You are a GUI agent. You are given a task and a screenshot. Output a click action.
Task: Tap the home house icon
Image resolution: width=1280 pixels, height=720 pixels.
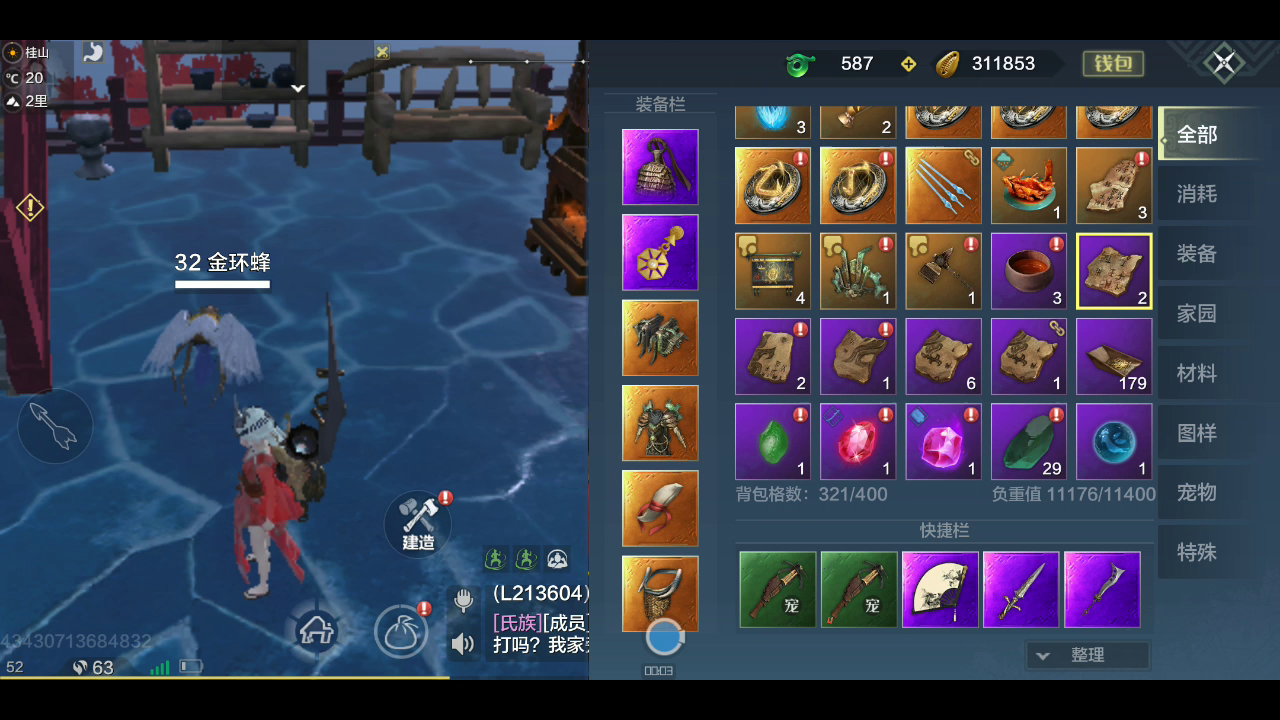(x=316, y=631)
